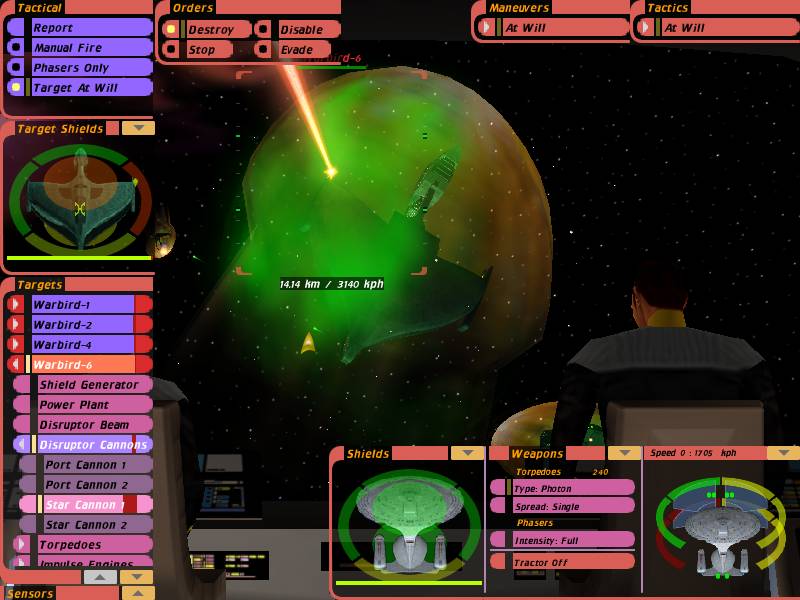Image resolution: width=800 pixels, height=600 pixels.
Task: Select the Destroy order
Action: pos(210,30)
